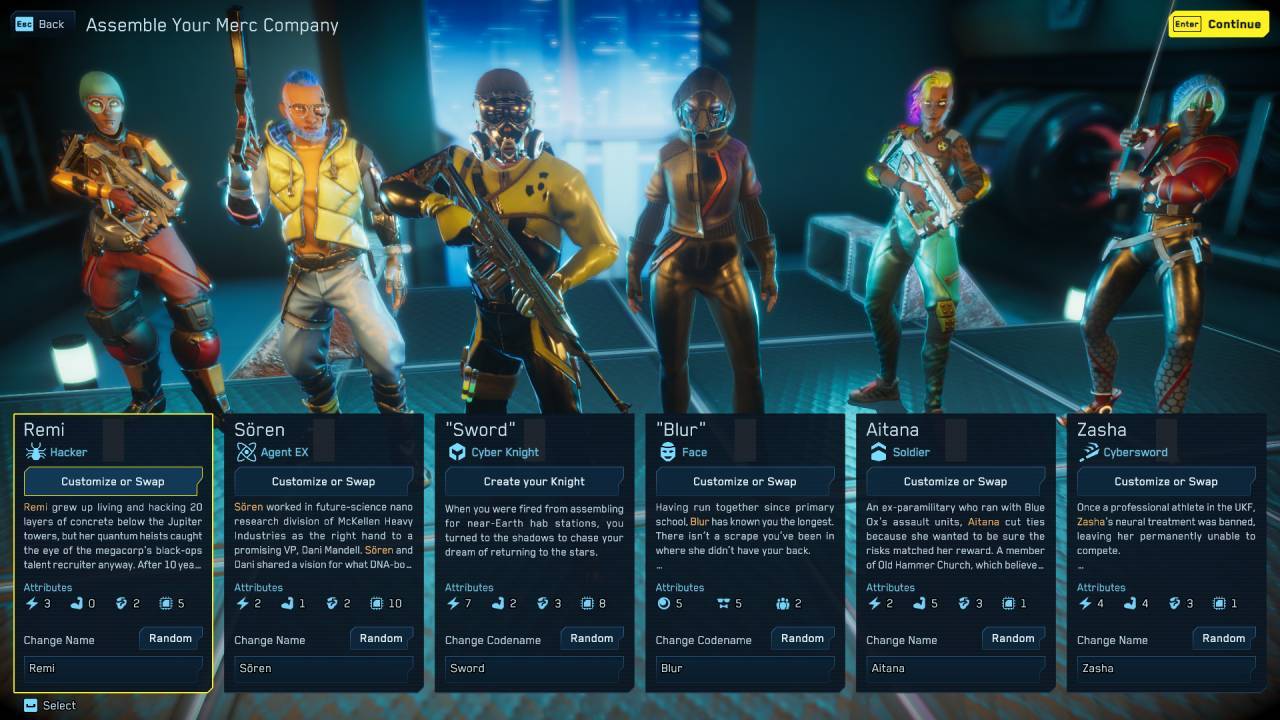Edit the Aitana name field
Image resolution: width=1280 pixels, height=720 pixels.
[955, 668]
